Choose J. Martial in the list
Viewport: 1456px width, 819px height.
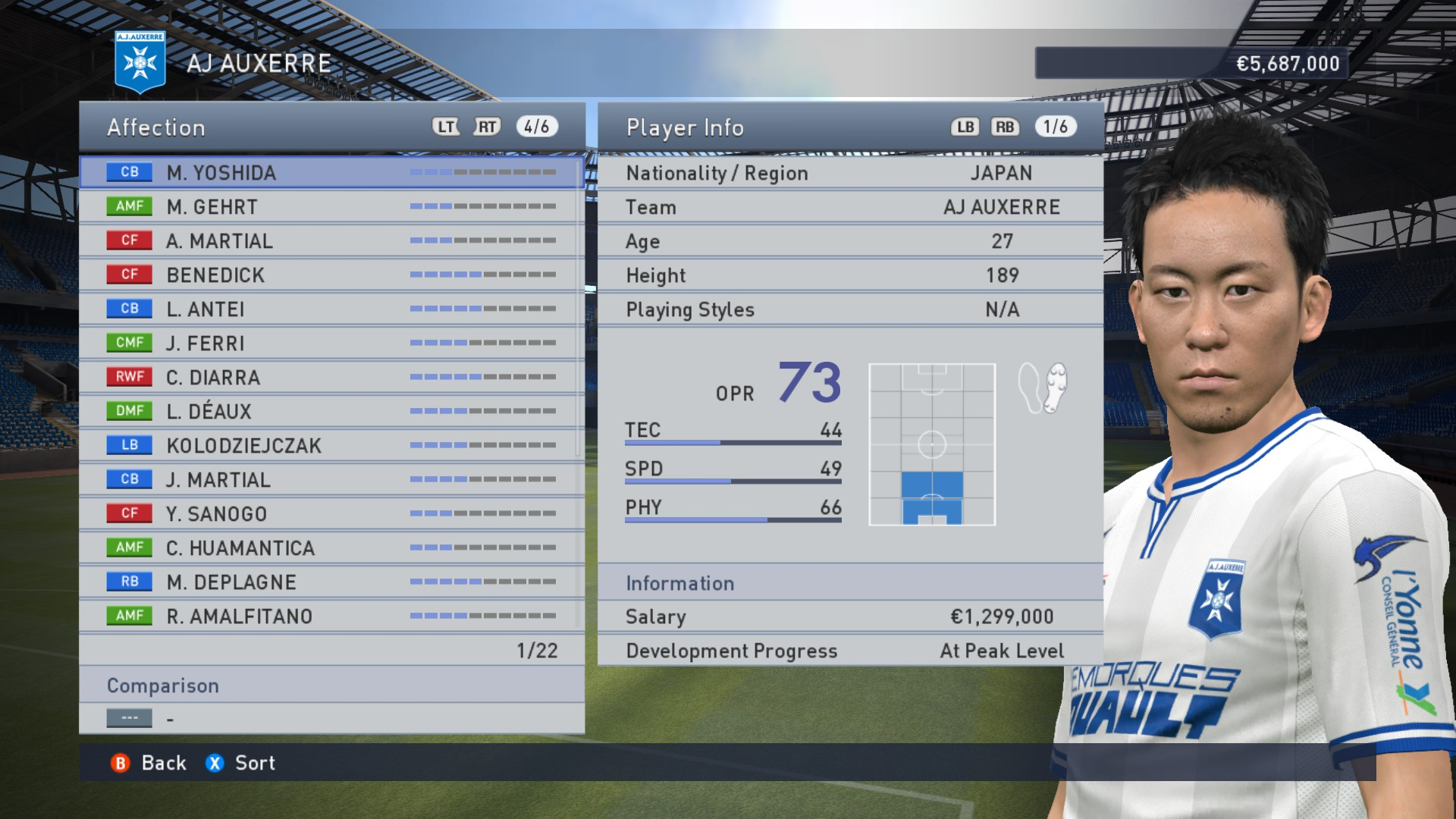coord(331,480)
